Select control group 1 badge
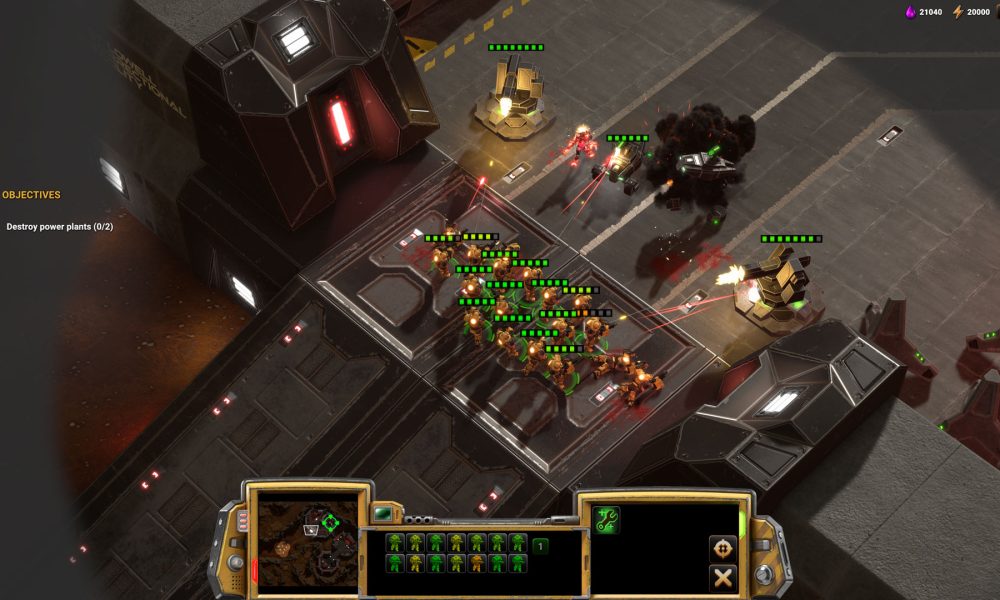 [x=540, y=546]
